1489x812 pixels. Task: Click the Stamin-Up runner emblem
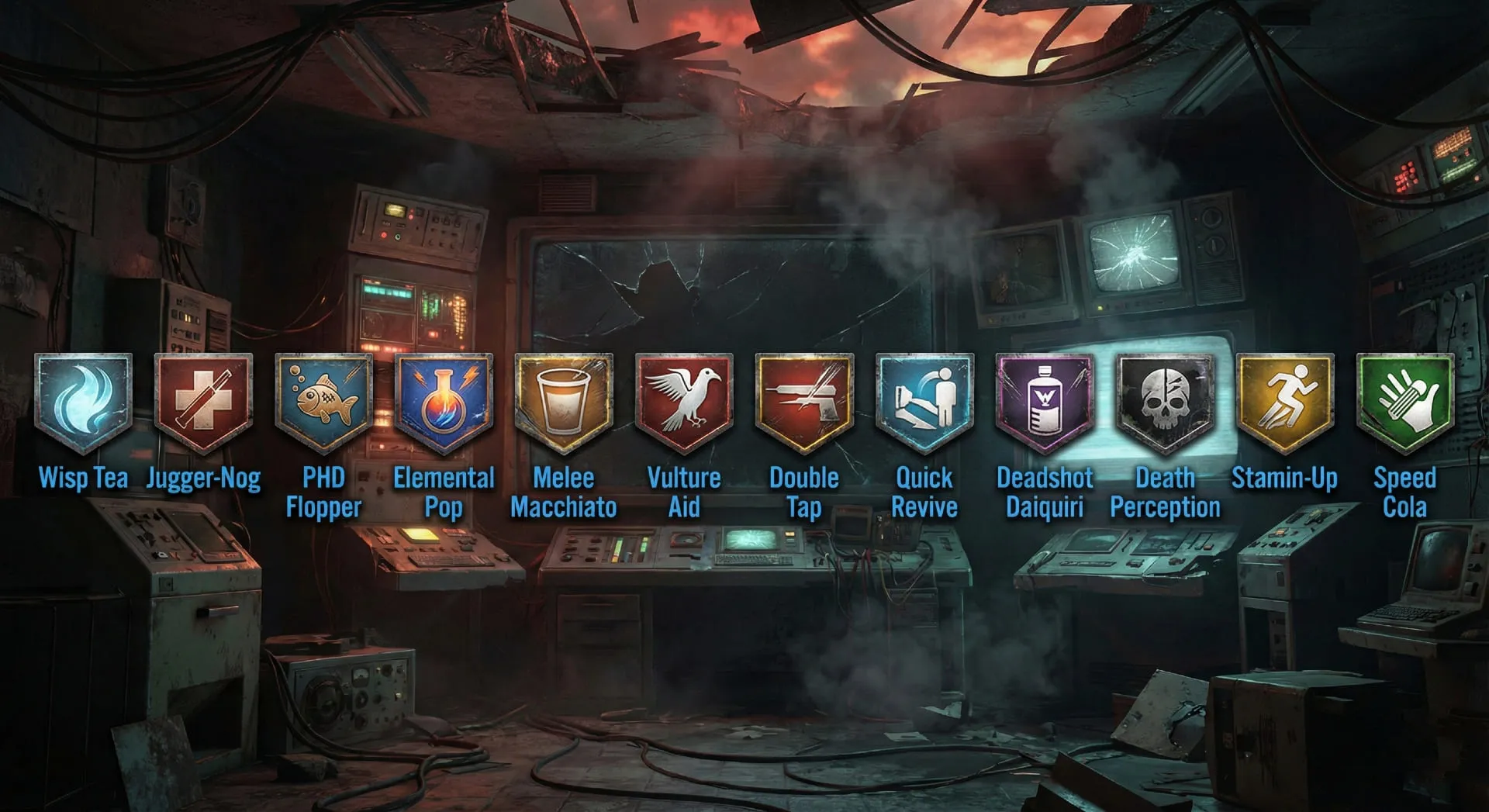1285,399
